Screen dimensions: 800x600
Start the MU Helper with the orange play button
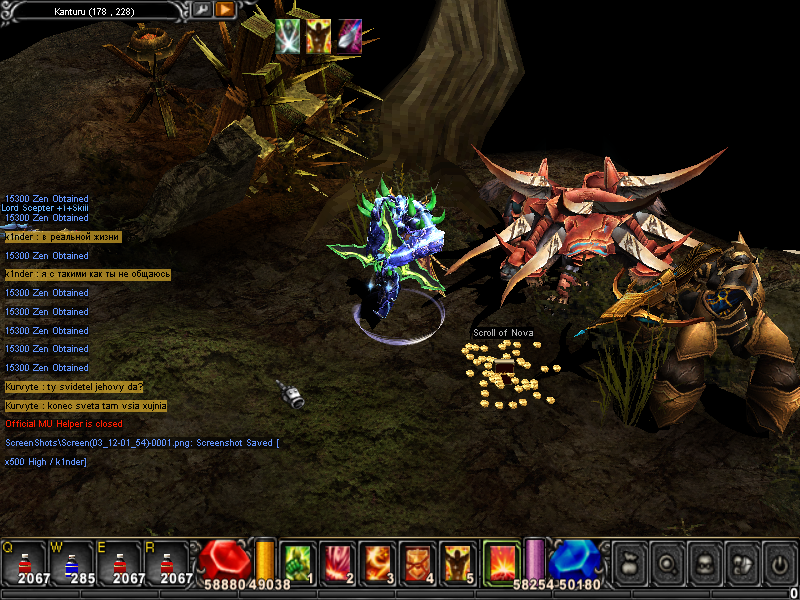click(225, 10)
